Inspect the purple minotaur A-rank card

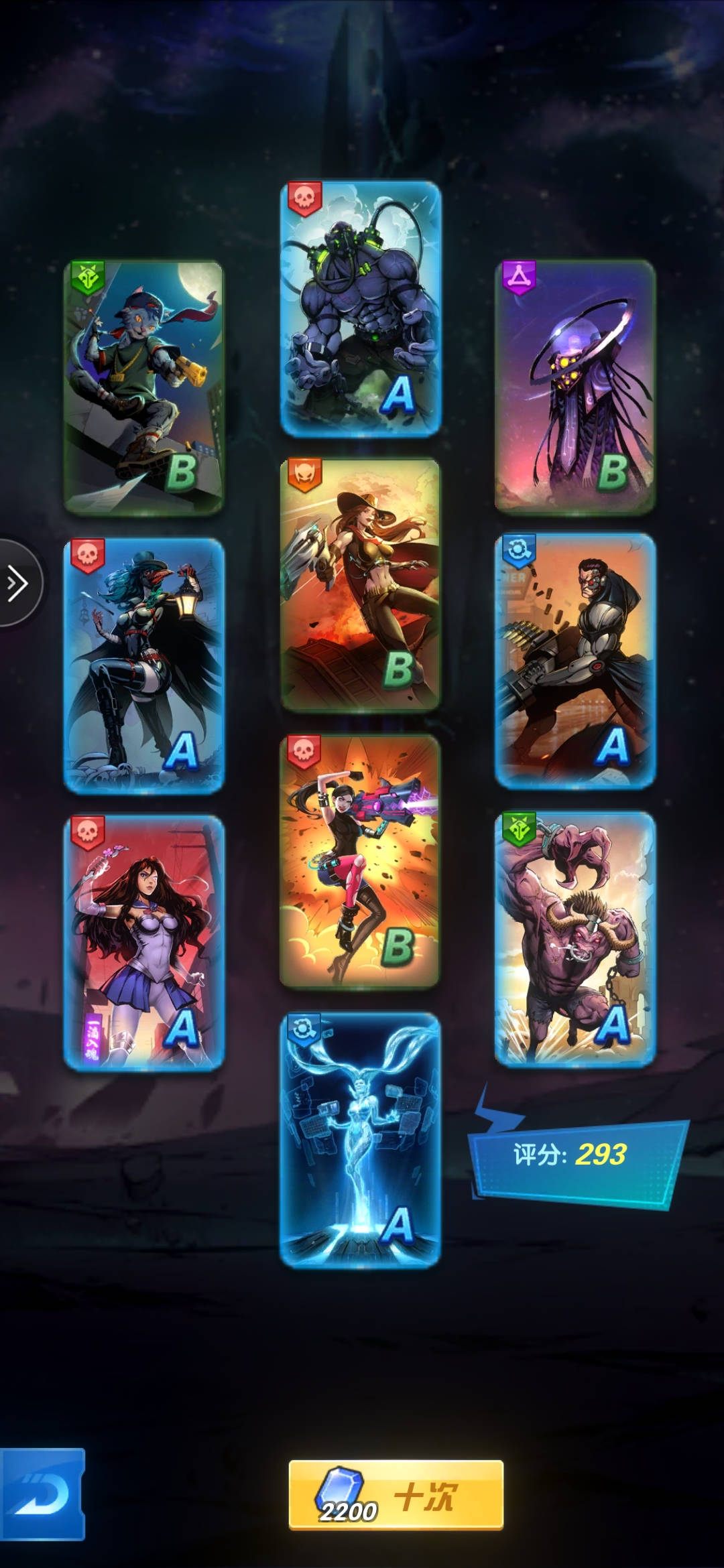click(575, 938)
